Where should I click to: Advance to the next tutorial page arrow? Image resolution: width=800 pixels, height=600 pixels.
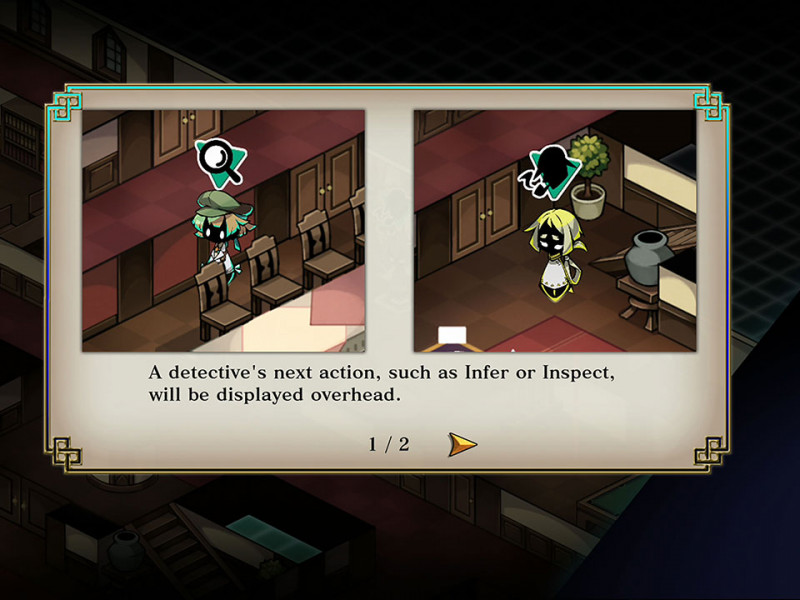(461, 444)
